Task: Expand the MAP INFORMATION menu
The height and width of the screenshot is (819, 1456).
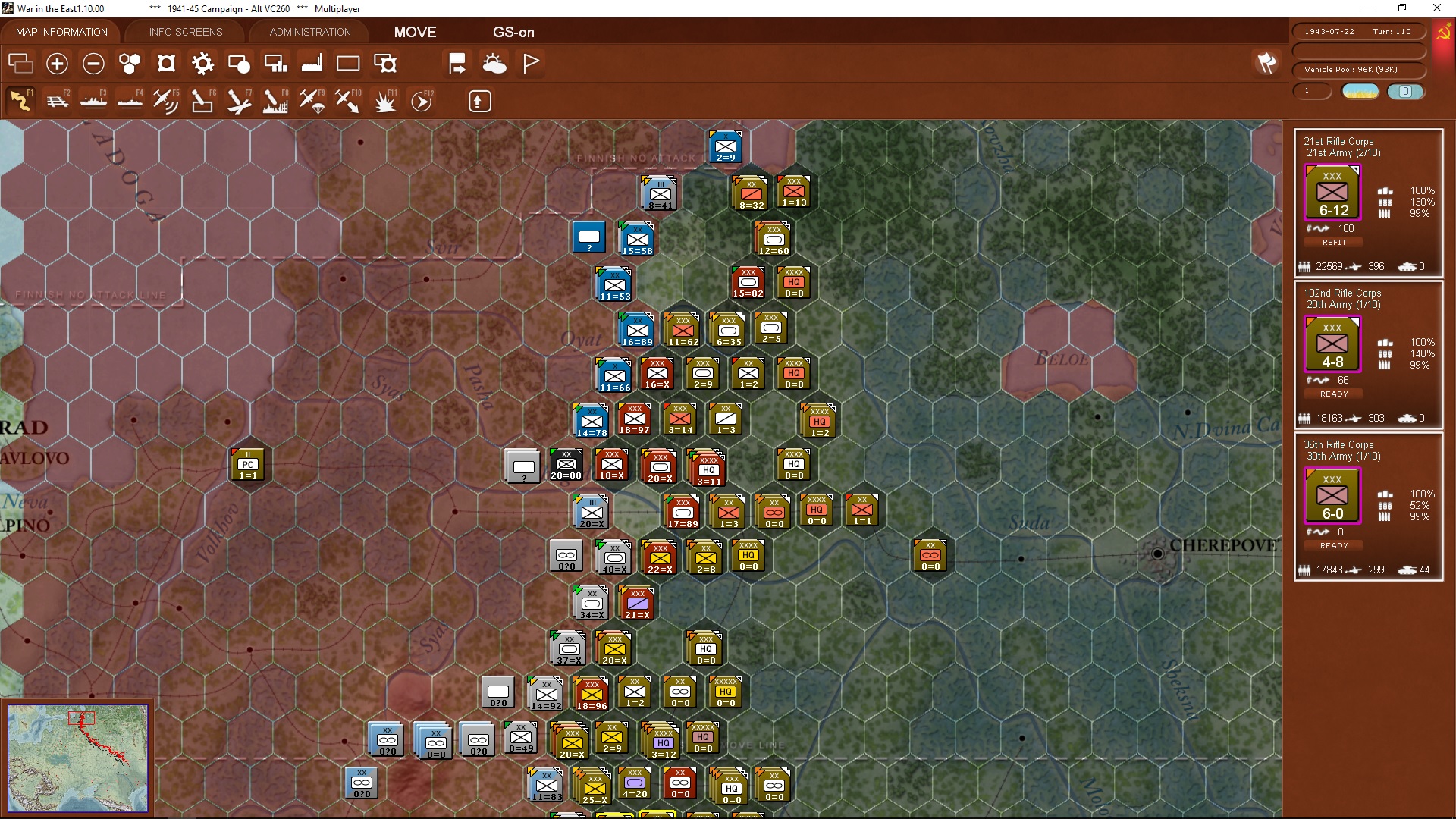Action: (61, 32)
